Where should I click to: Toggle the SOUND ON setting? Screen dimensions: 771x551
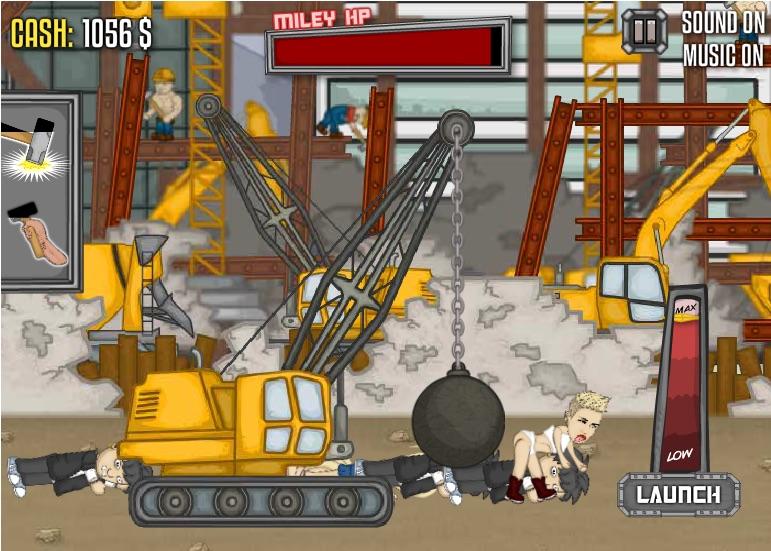(722, 21)
